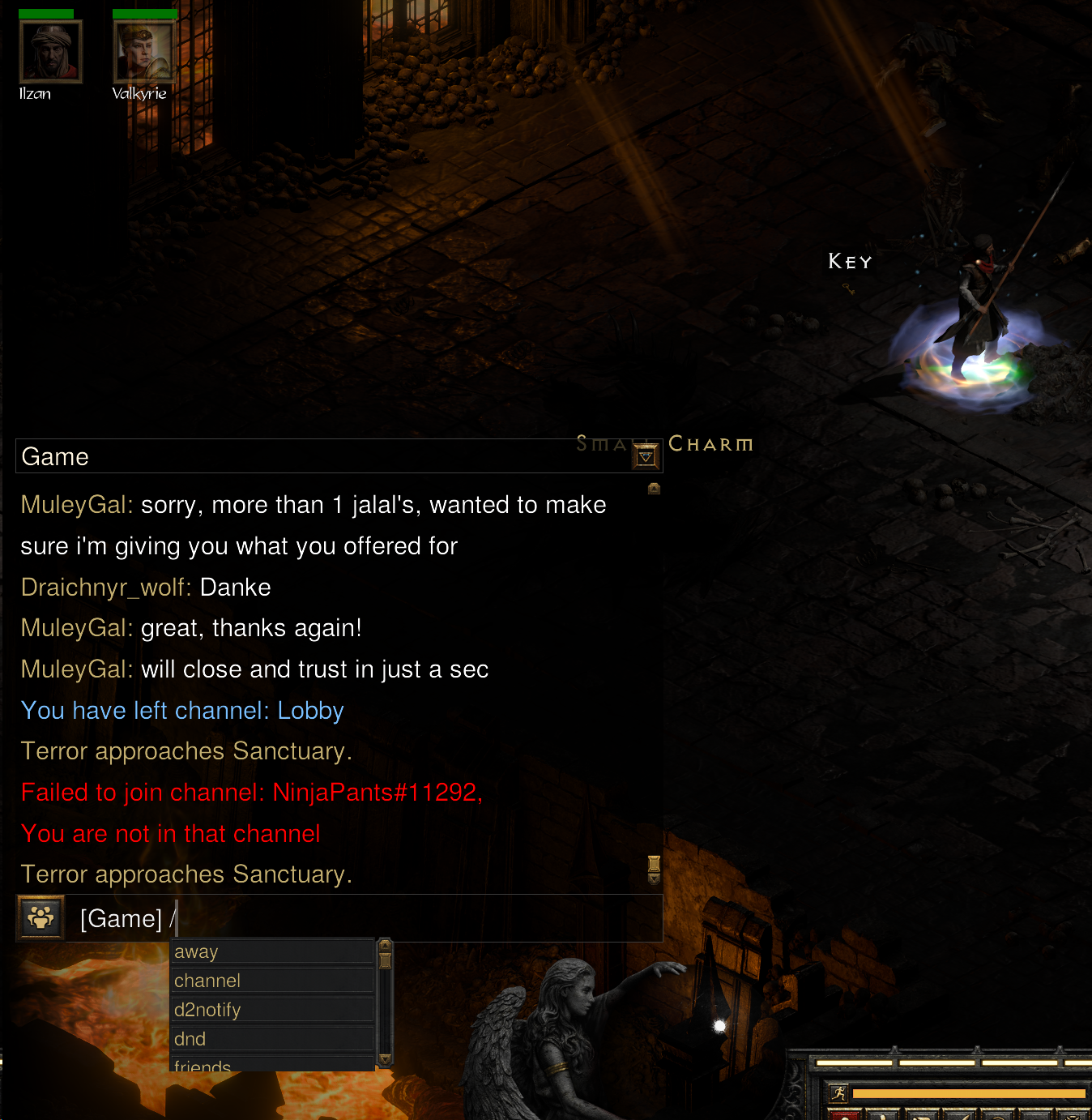Click the Valkyrie summon portrait
1092x1120 pixels.
click(x=144, y=50)
